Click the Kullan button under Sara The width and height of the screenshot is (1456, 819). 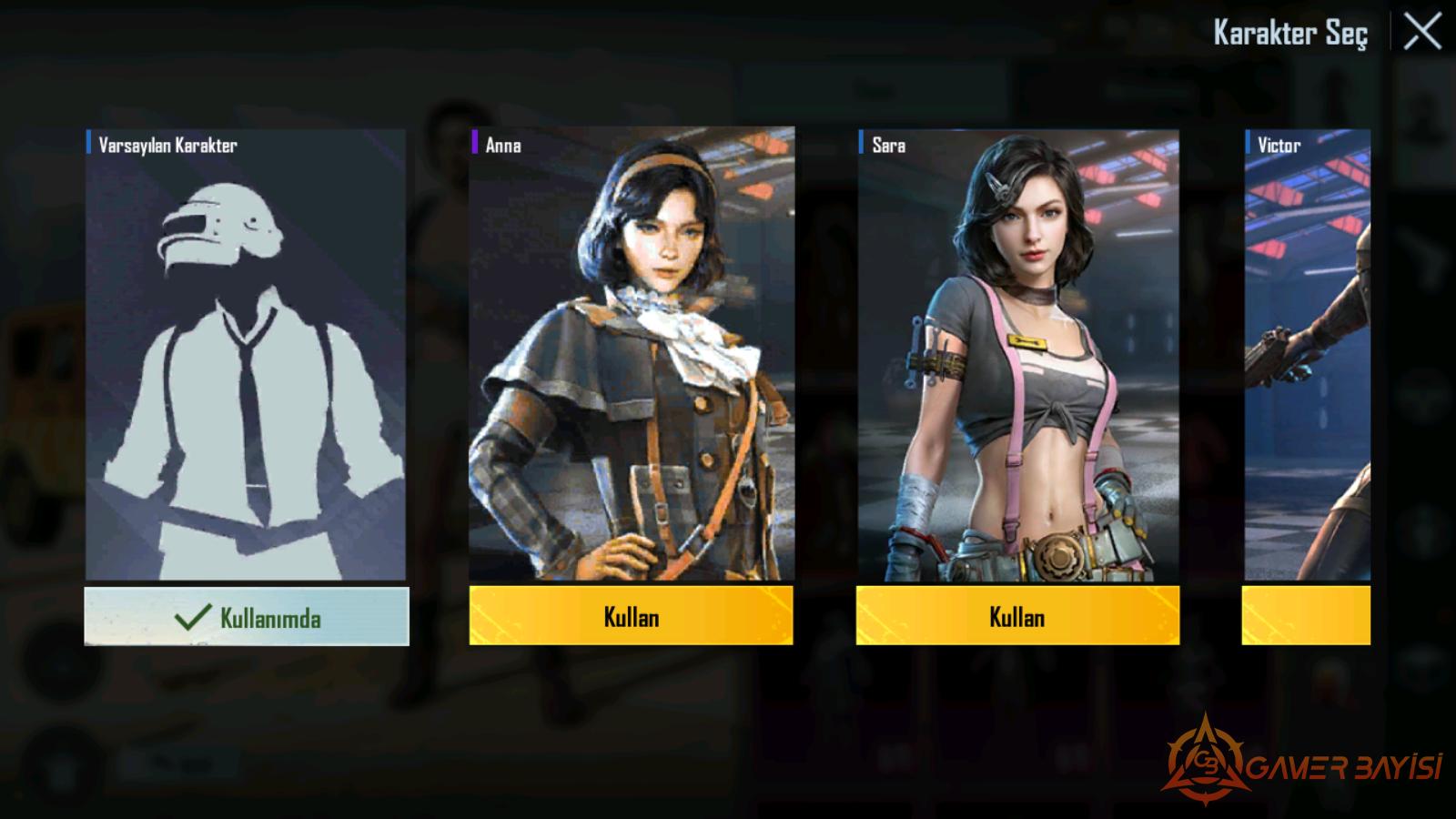point(1017,616)
